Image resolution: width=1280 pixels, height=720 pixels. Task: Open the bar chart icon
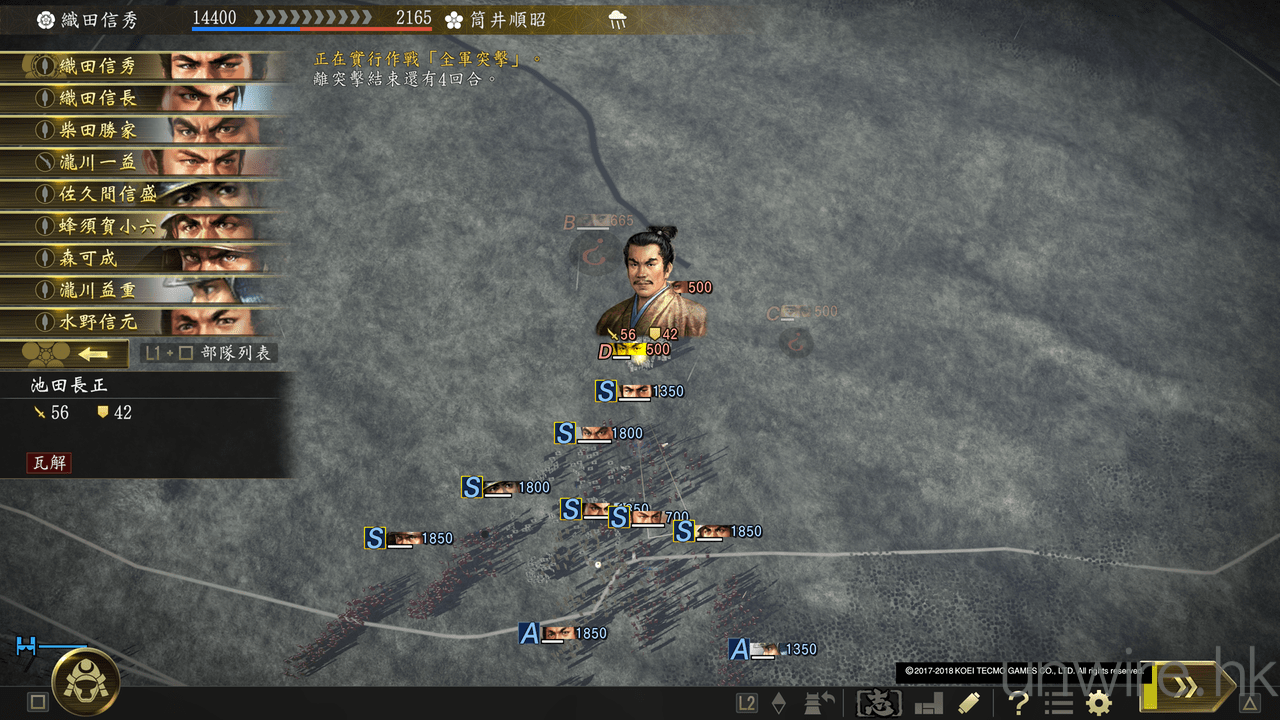[927, 703]
